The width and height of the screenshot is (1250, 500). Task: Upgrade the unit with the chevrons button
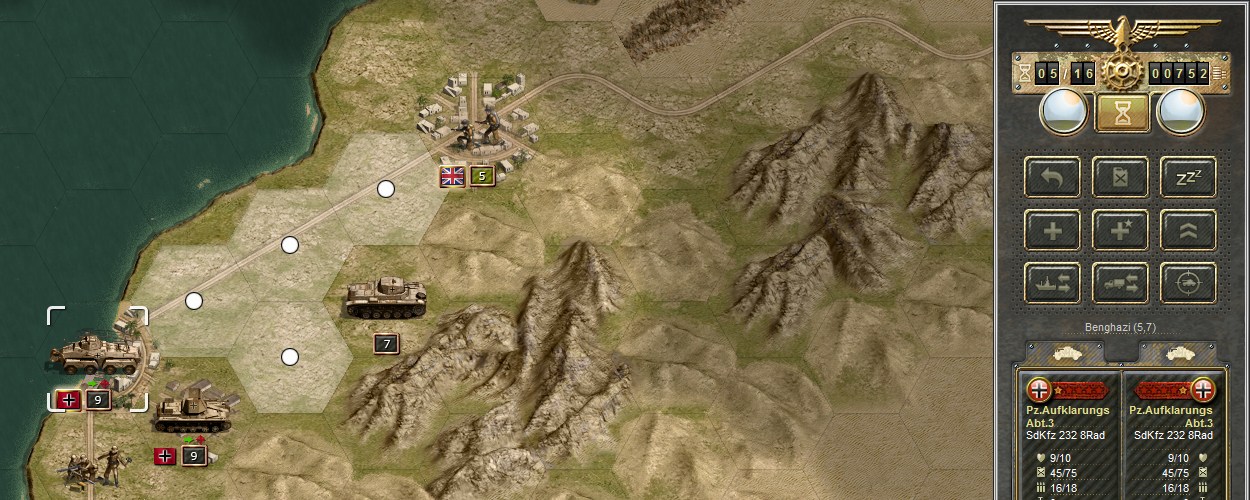tap(1188, 230)
